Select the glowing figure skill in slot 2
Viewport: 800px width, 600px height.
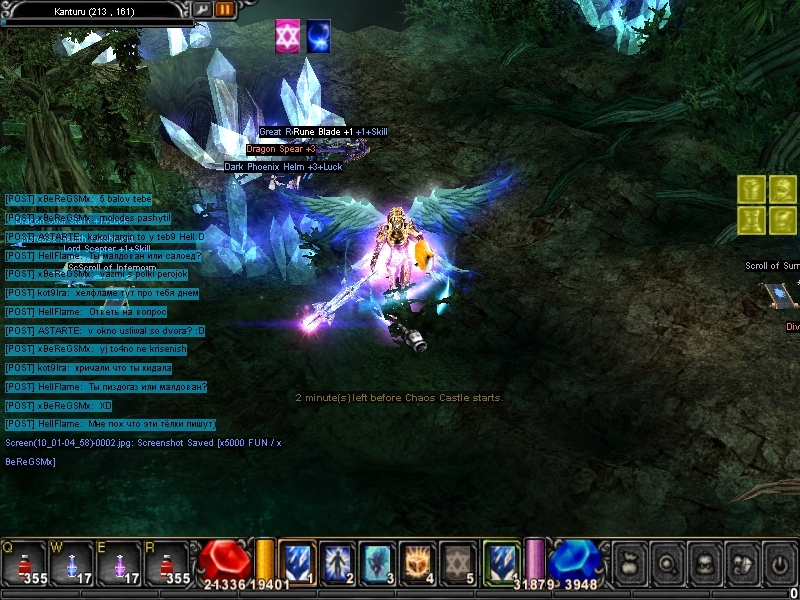tap(338, 562)
